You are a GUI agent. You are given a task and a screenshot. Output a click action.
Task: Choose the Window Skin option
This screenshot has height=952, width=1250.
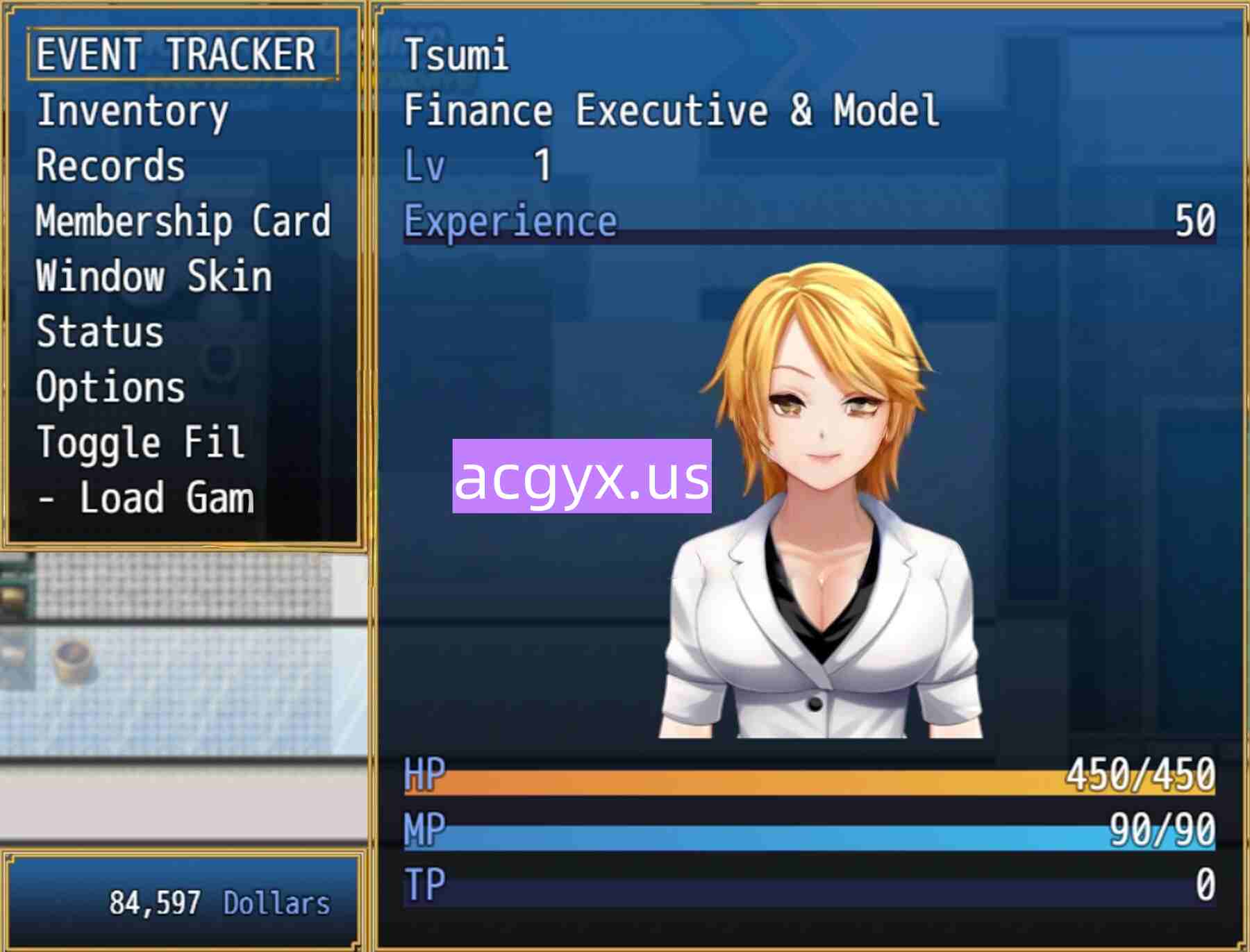[153, 276]
